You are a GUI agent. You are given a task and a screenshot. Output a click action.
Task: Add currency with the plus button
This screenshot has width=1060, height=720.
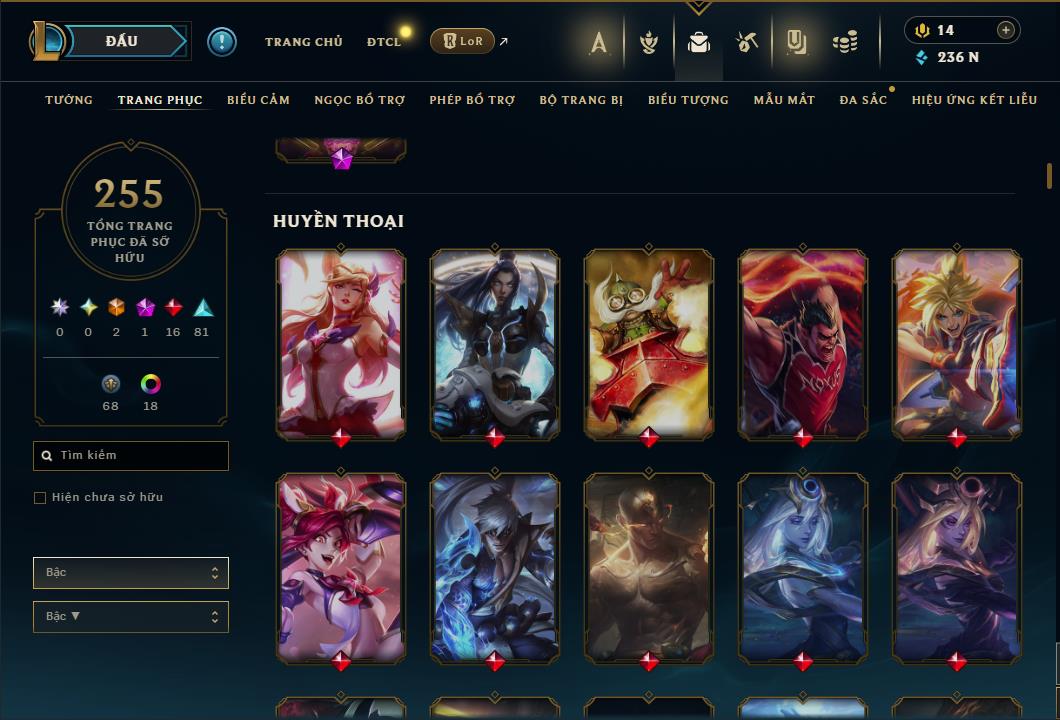tap(1005, 30)
